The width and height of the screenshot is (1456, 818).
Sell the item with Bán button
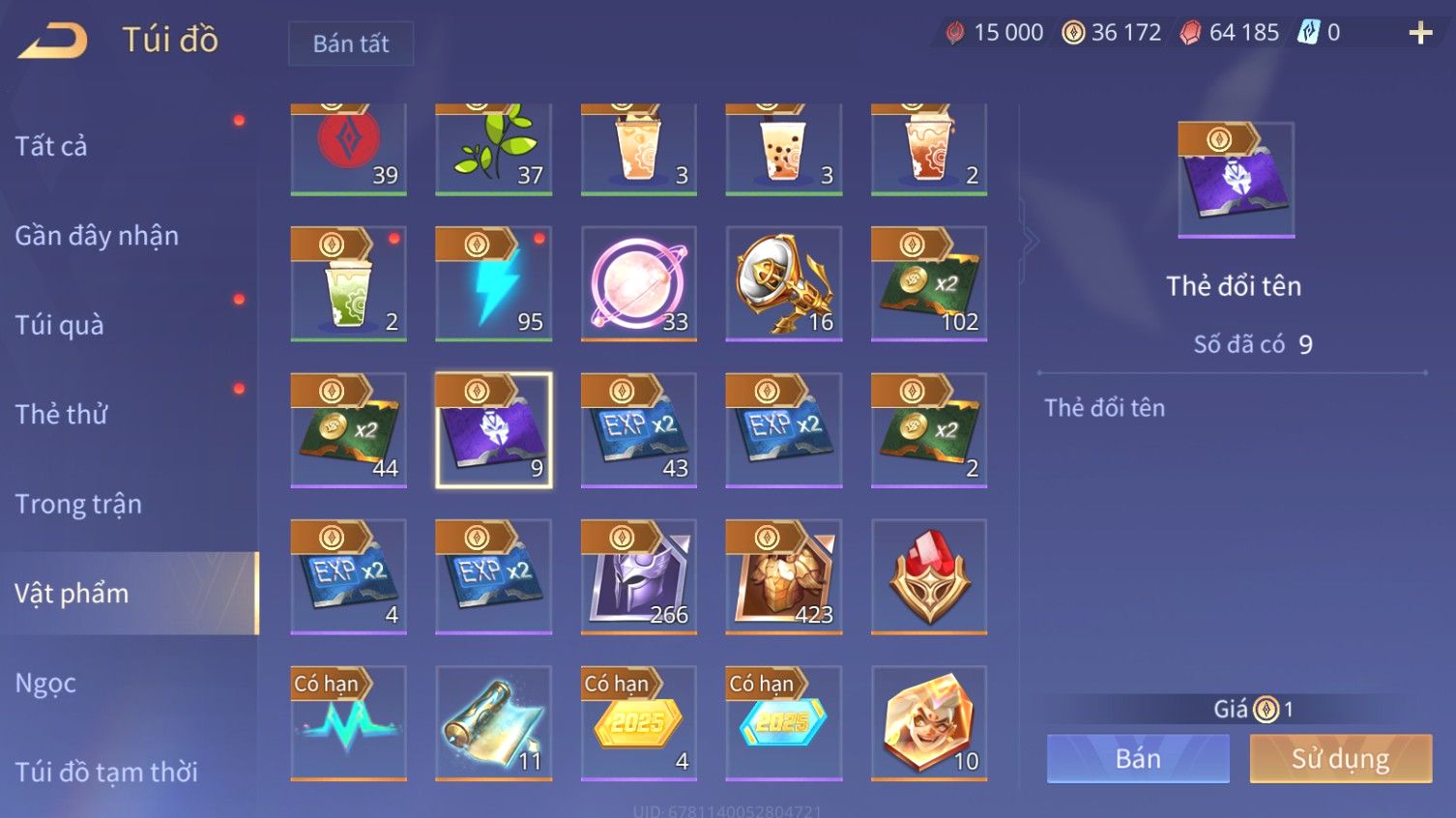[x=1138, y=759]
